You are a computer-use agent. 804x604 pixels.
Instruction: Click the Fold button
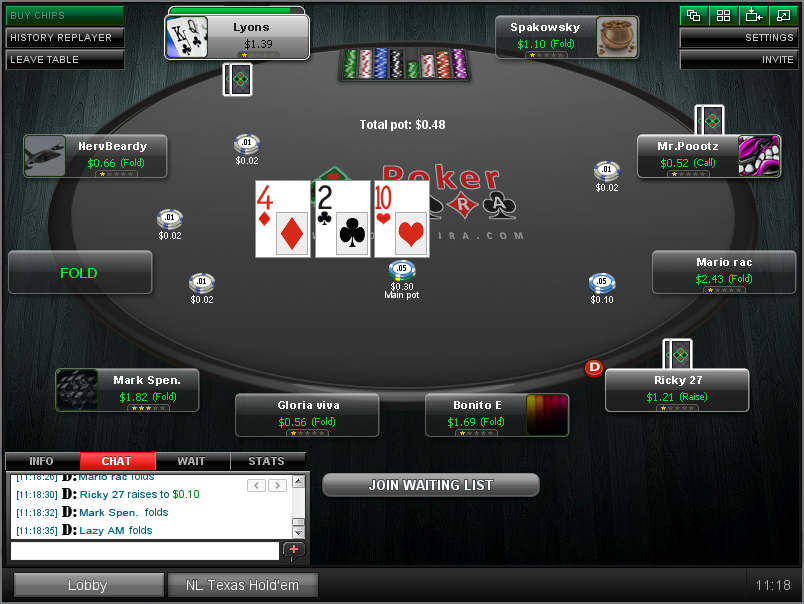click(x=80, y=272)
